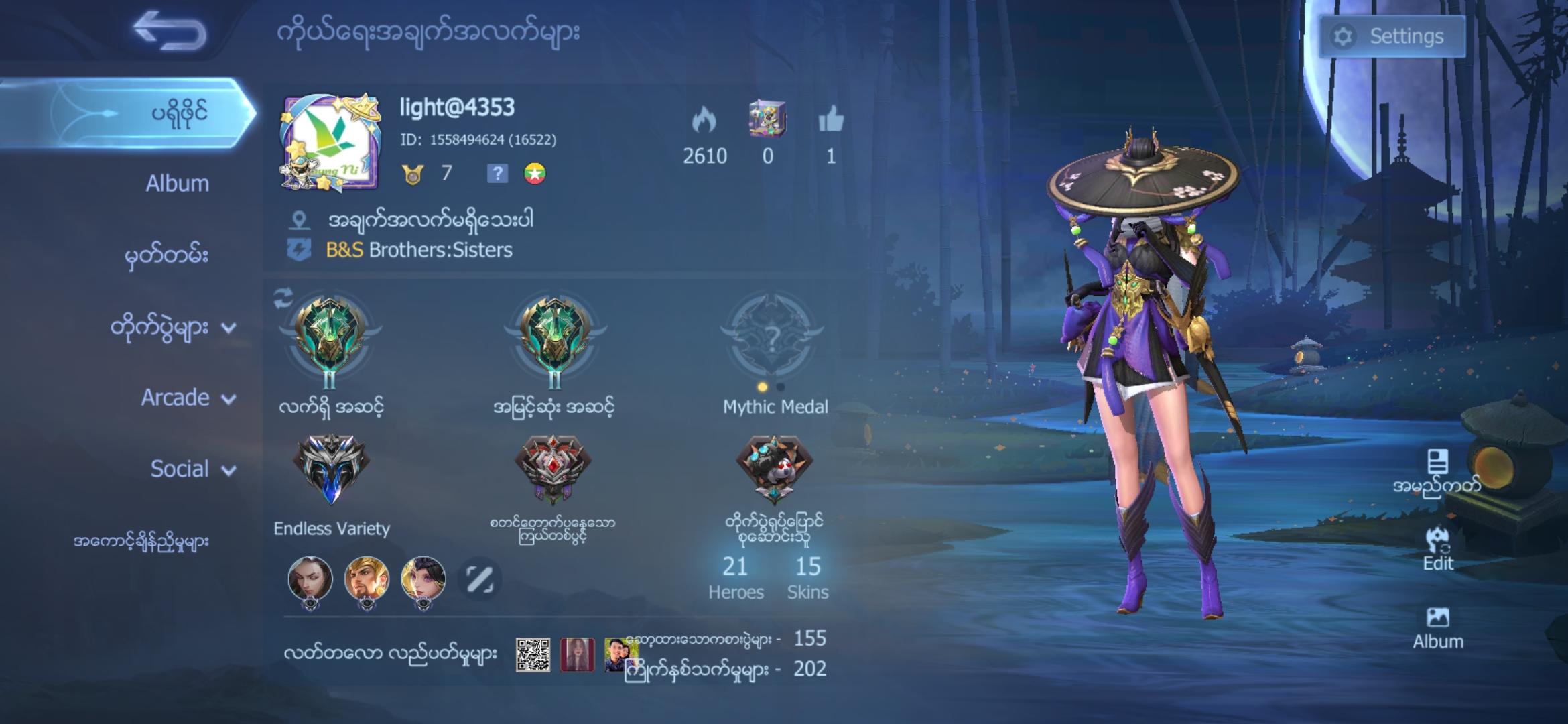Viewport: 1568px width, 724px height.
Task: Open the Settings button
Action: [x=1392, y=36]
